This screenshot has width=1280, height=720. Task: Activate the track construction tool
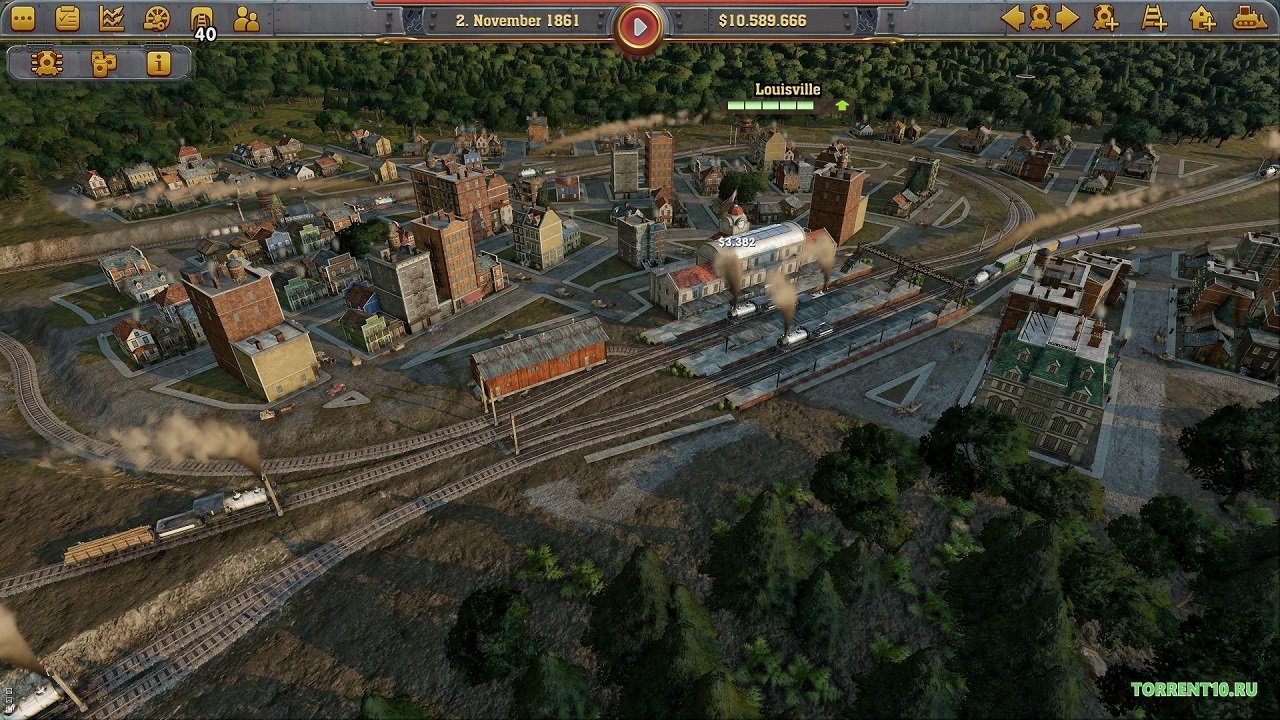pyautogui.click(x=1155, y=17)
